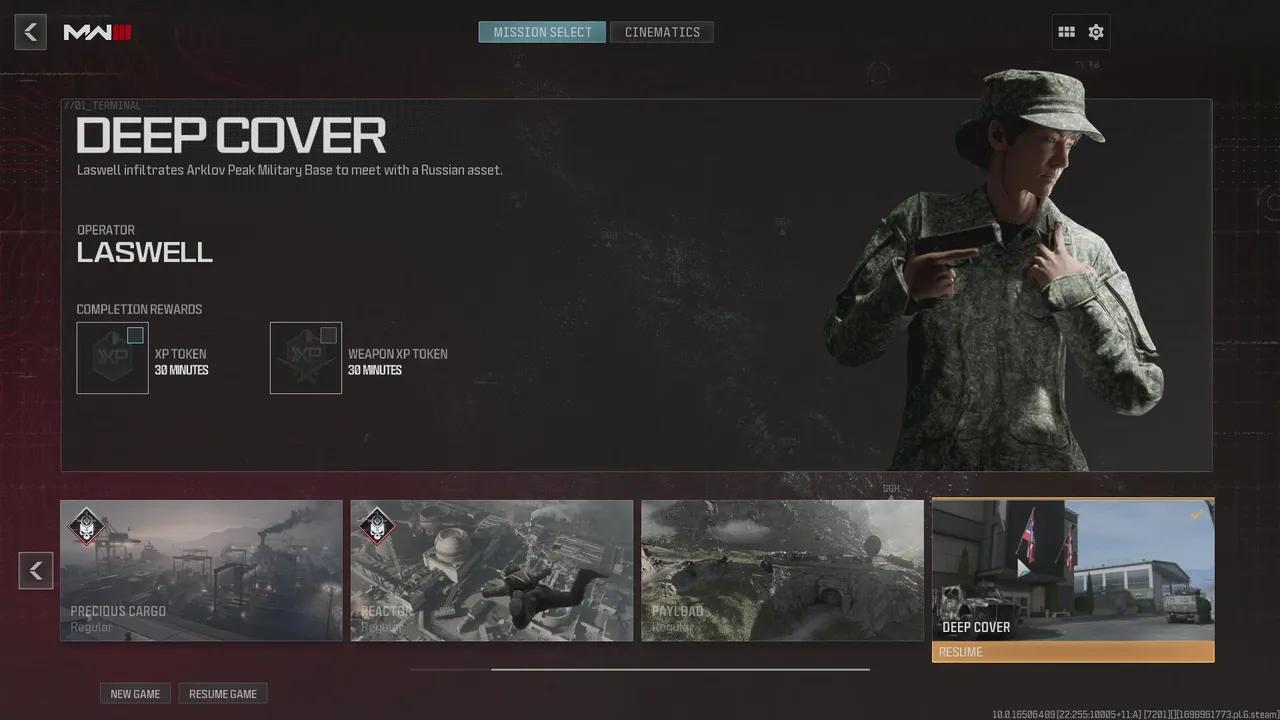
Task: Click the back arrow in top-left corner
Action: [30, 31]
